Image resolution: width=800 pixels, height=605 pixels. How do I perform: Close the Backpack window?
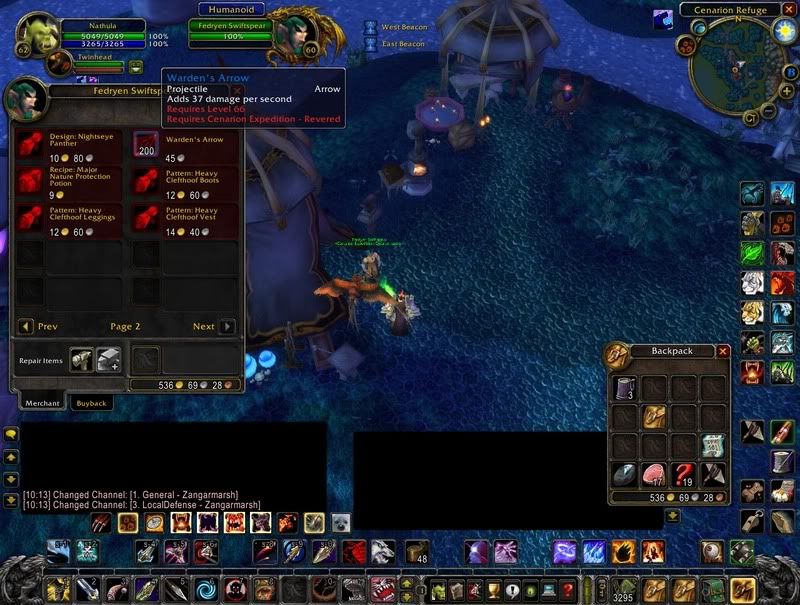pyautogui.click(x=723, y=351)
